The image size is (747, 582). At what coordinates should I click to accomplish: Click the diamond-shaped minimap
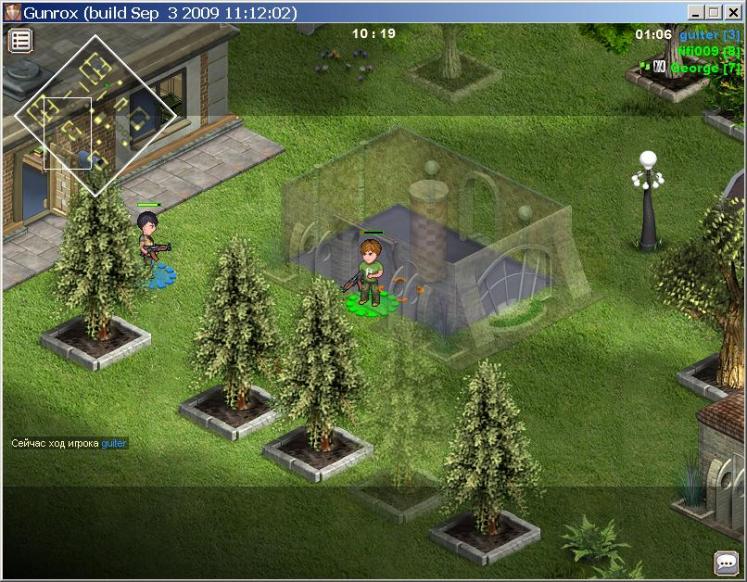click(x=95, y=115)
